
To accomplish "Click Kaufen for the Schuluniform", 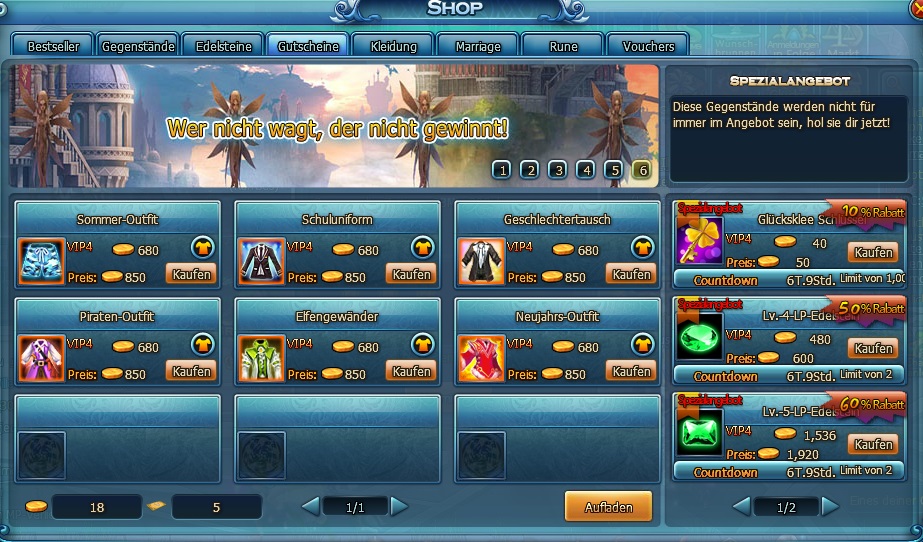I will pyautogui.click(x=411, y=274).
